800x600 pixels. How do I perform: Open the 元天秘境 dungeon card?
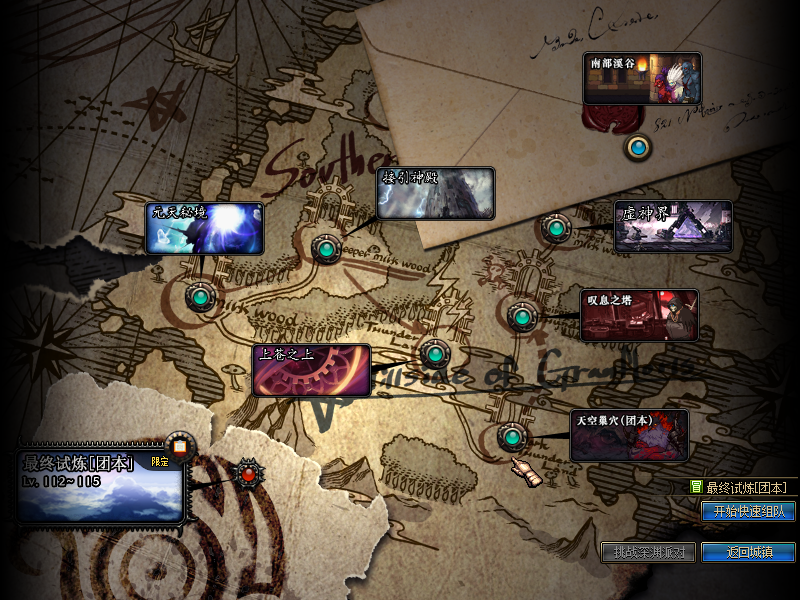tap(205, 229)
